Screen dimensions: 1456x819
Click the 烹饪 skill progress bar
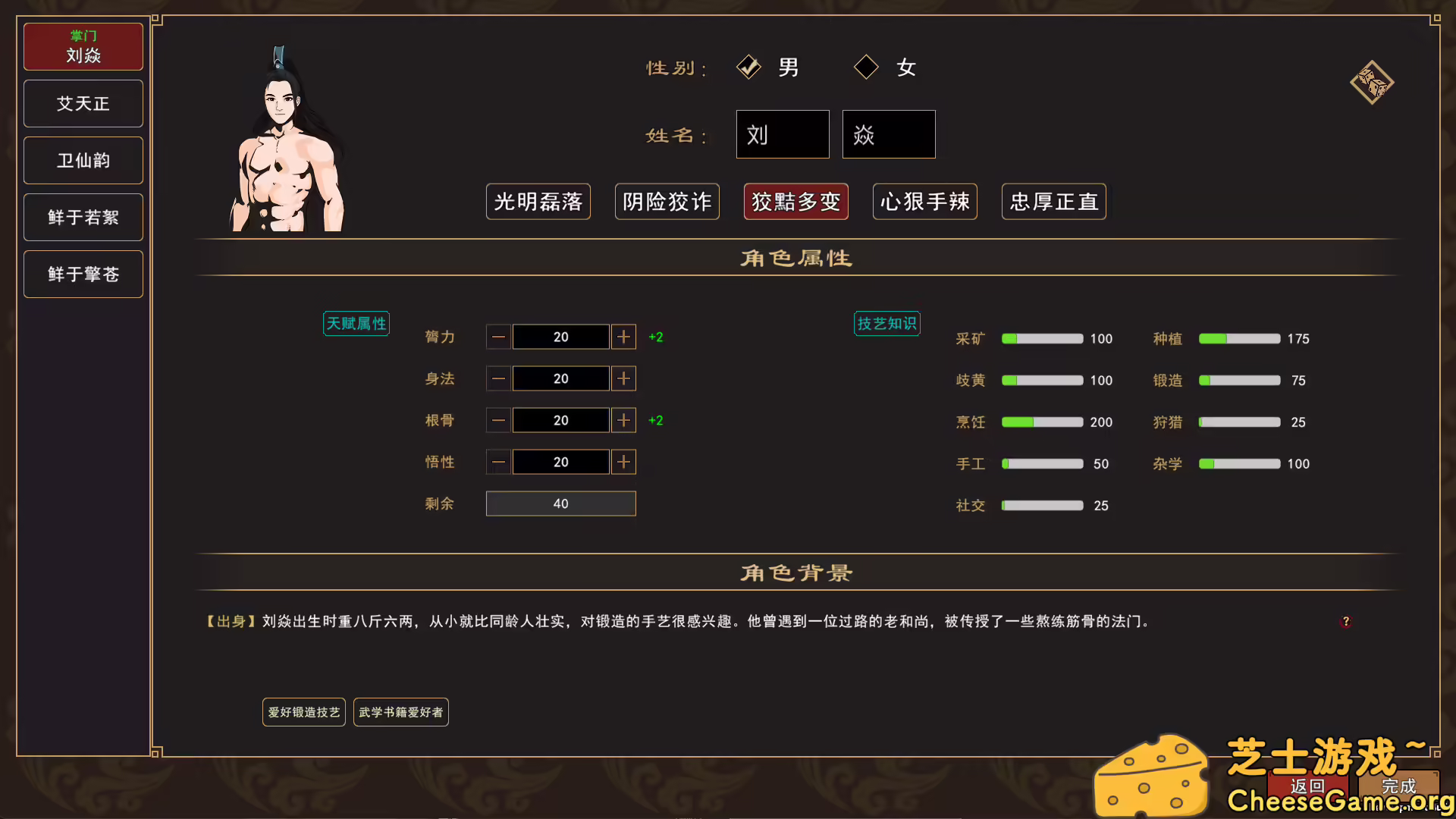pyautogui.click(x=1042, y=422)
